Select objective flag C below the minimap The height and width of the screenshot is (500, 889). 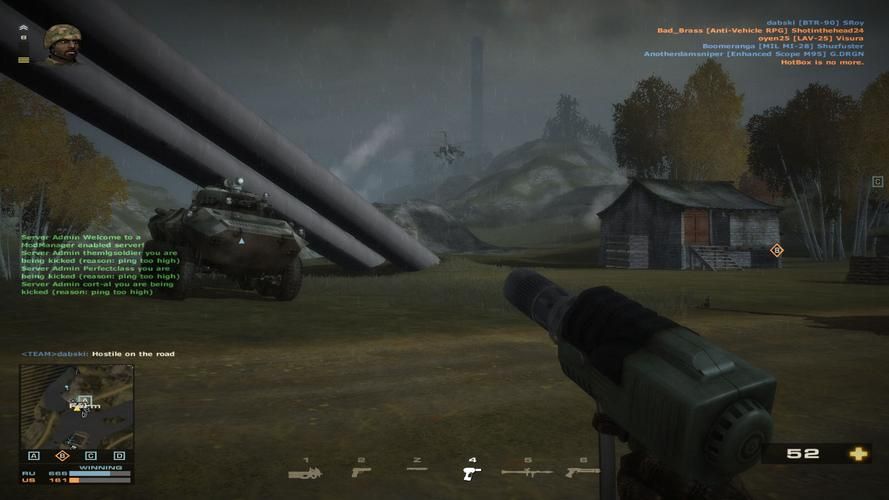coord(91,456)
